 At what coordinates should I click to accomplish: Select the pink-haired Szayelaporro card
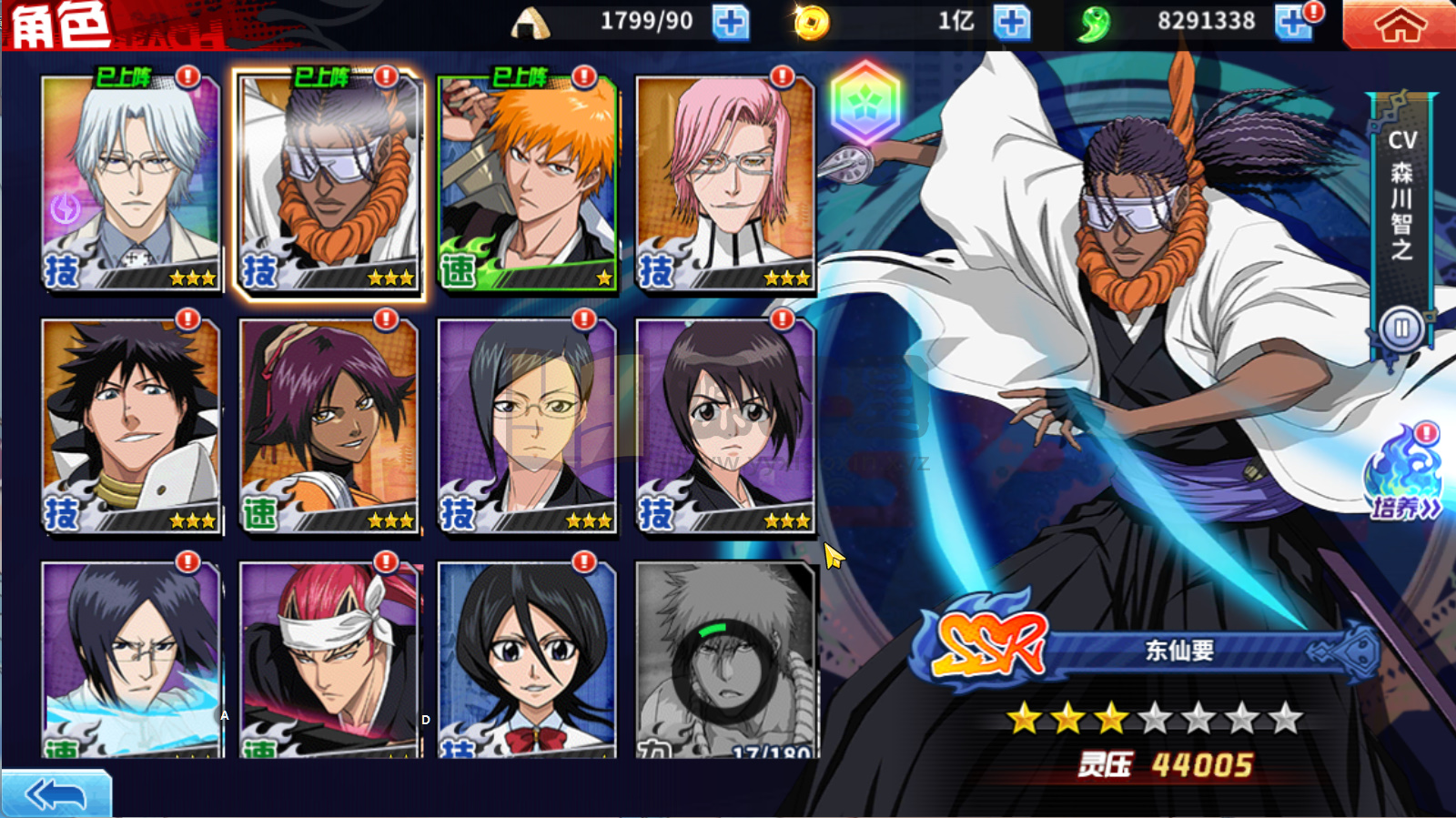click(724, 183)
